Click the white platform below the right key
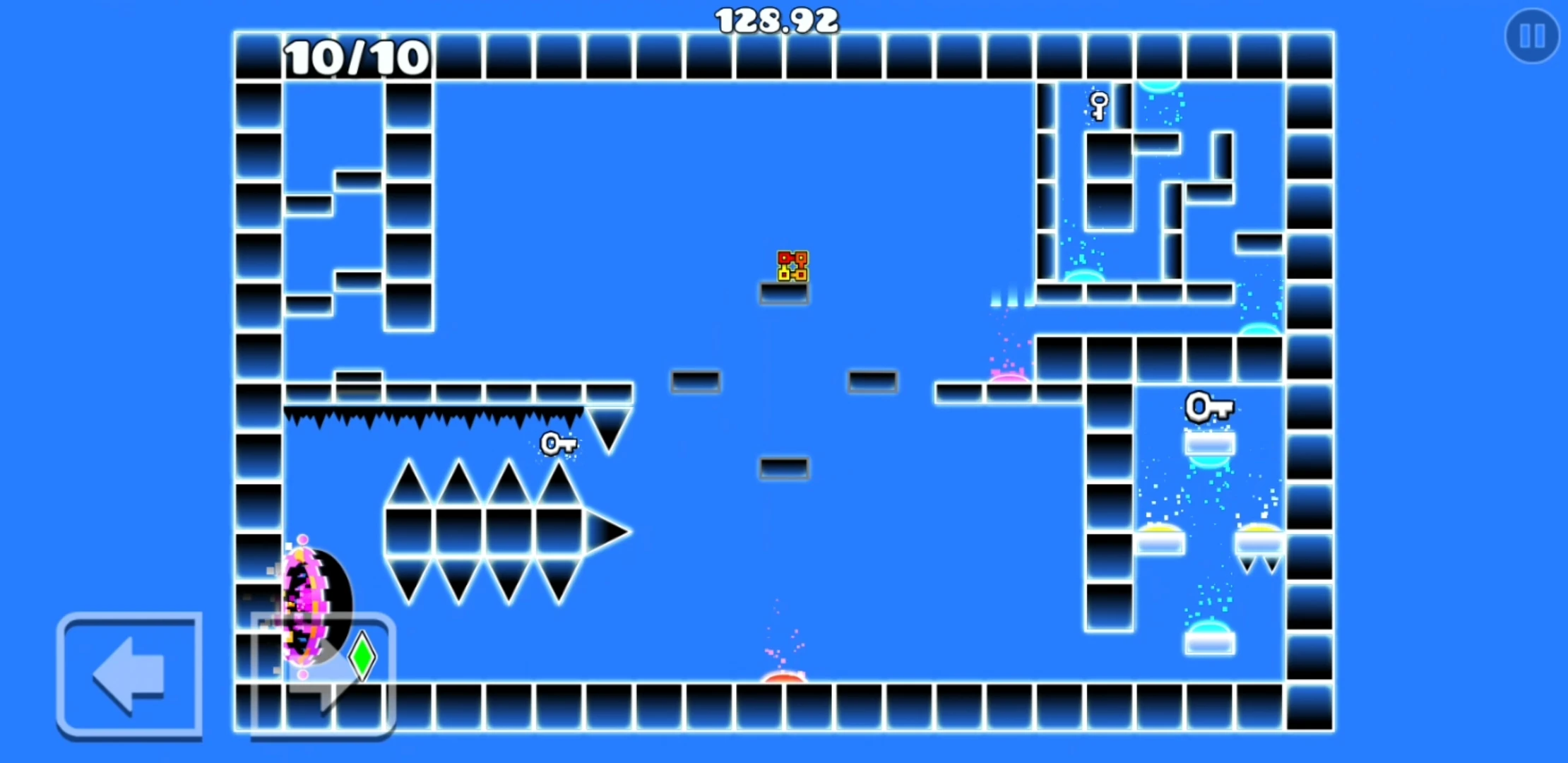The image size is (1568, 763). [x=1209, y=444]
